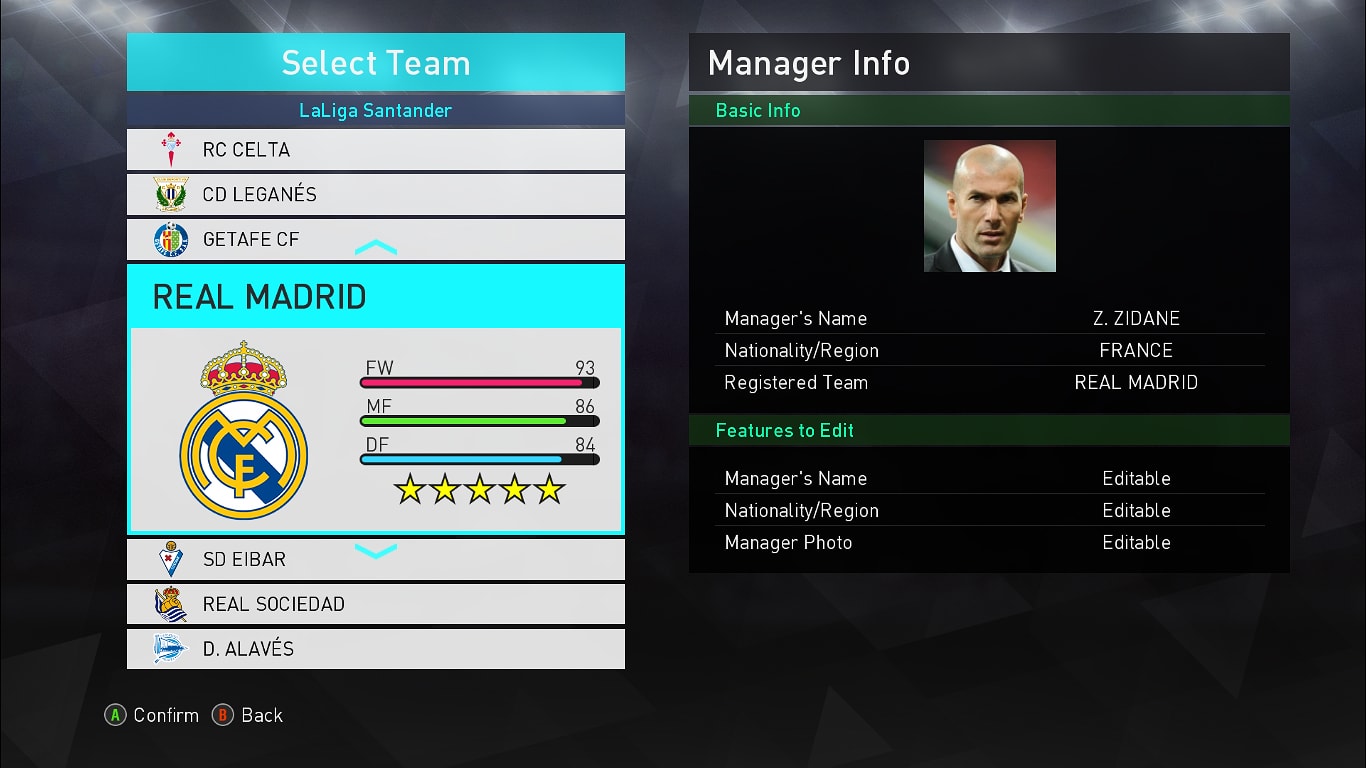Choose SD Eibar from the list
The width and height of the screenshot is (1366, 768).
(x=375, y=559)
